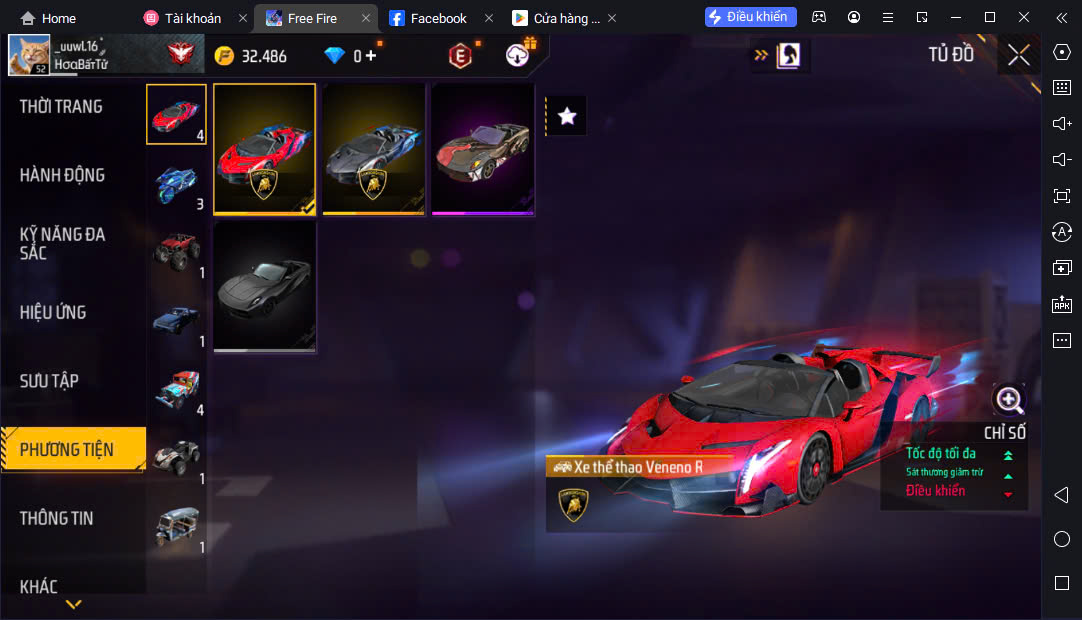Open the player profile avatar

(29, 55)
